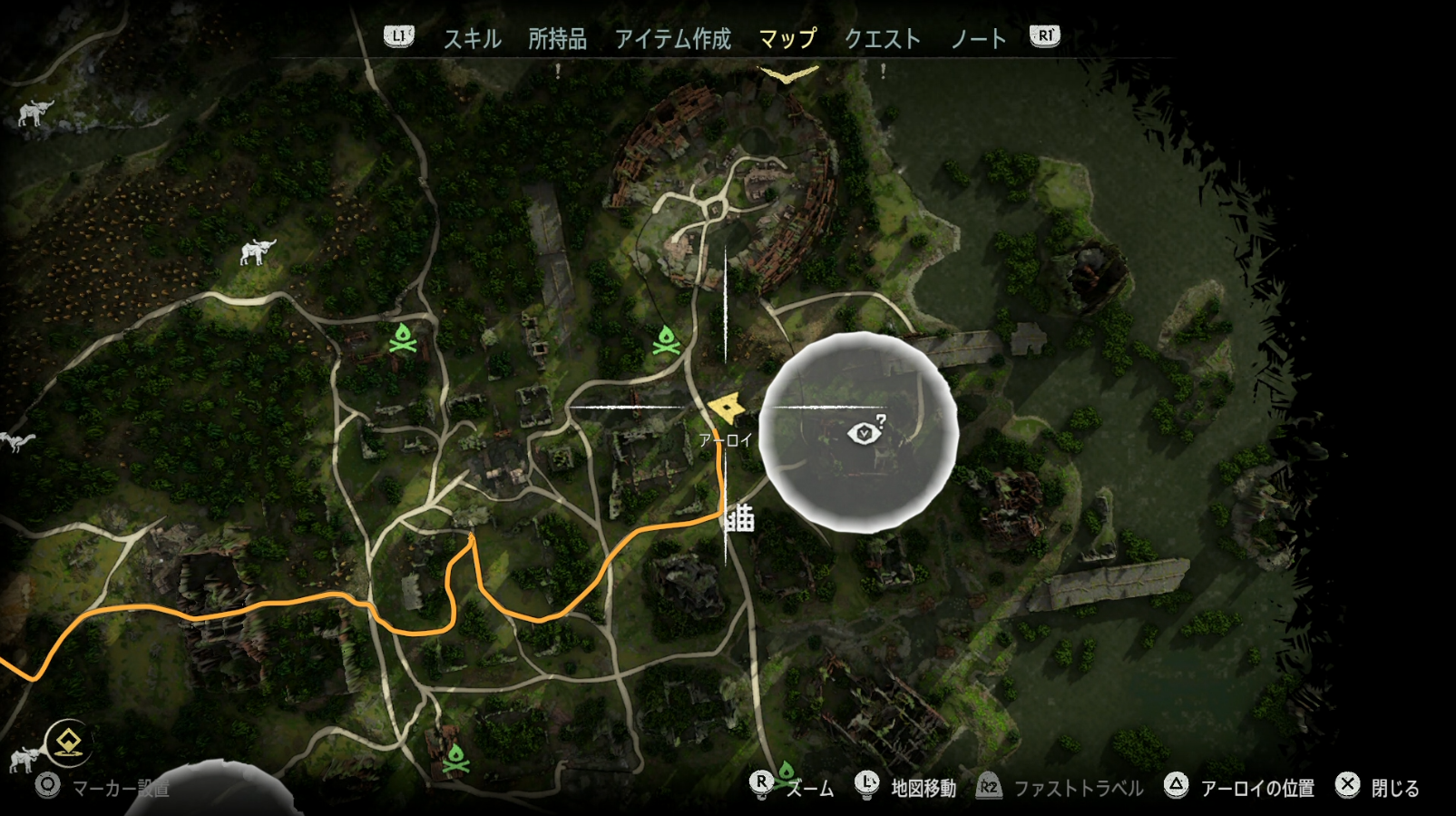Open the クエスト tab

tap(882, 38)
